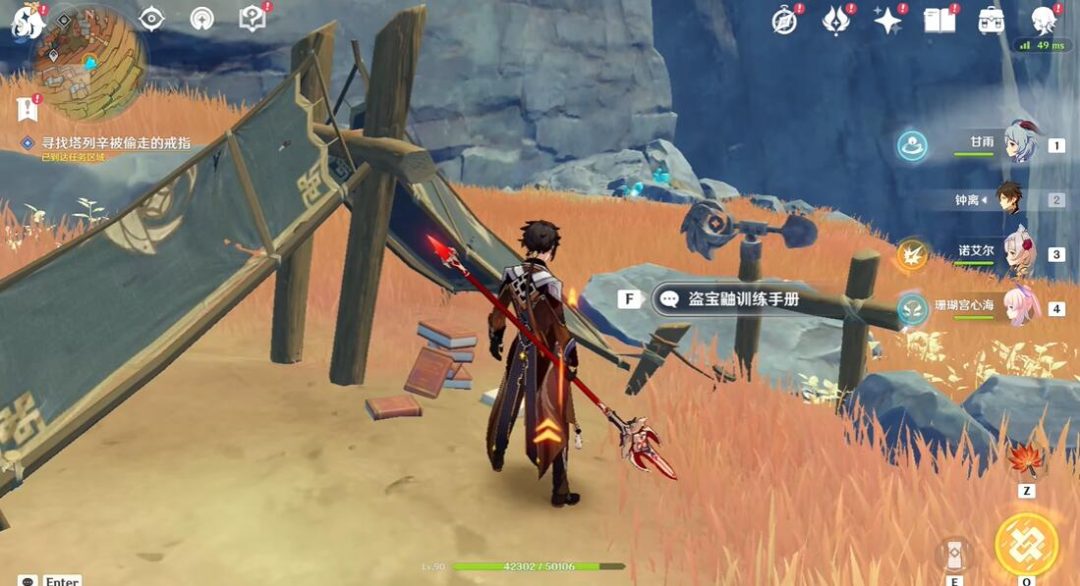Open the four-point star wish icon
Screen dimensions: 1080x586
tap(887, 20)
